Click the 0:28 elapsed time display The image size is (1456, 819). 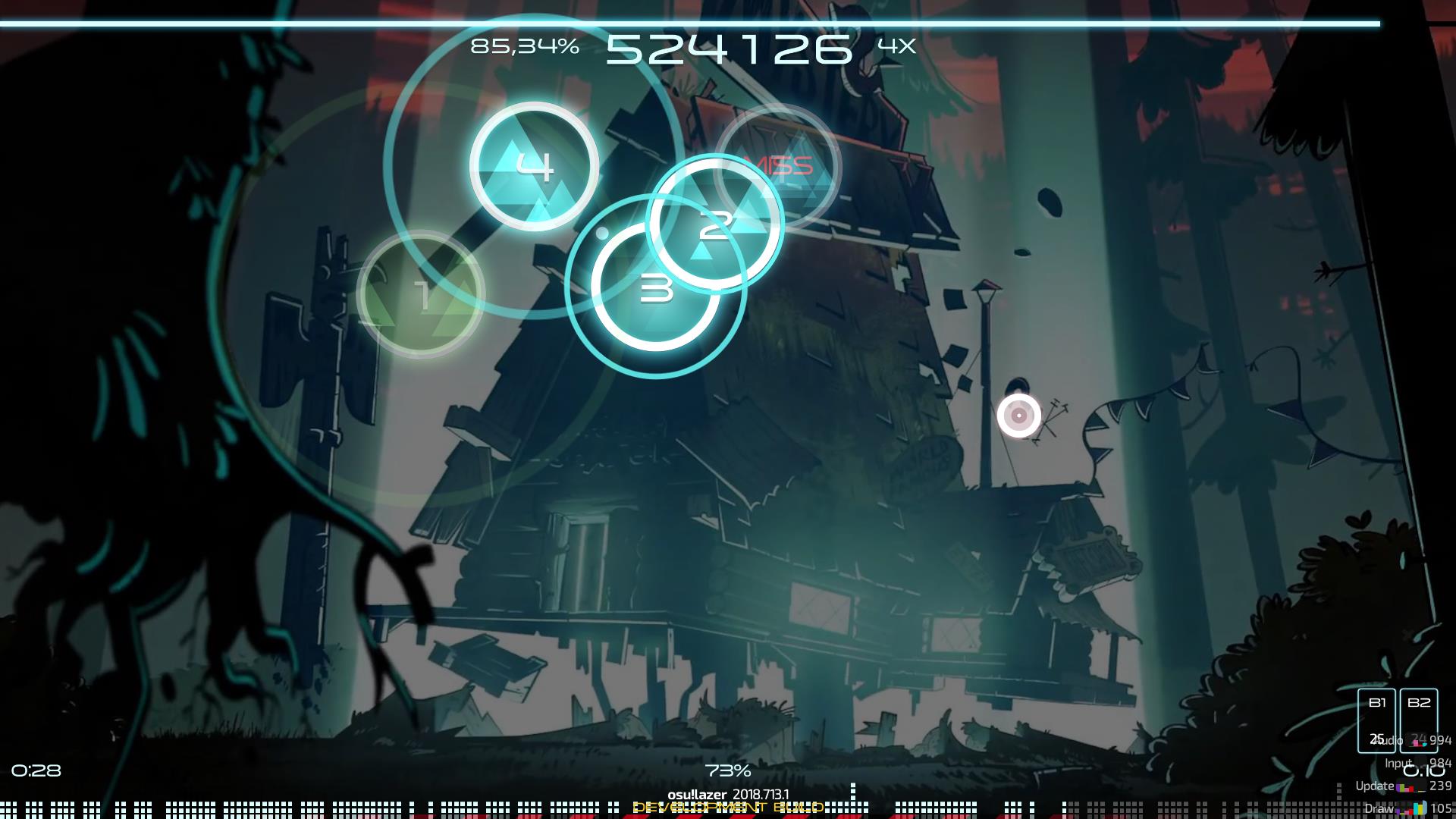36,771
